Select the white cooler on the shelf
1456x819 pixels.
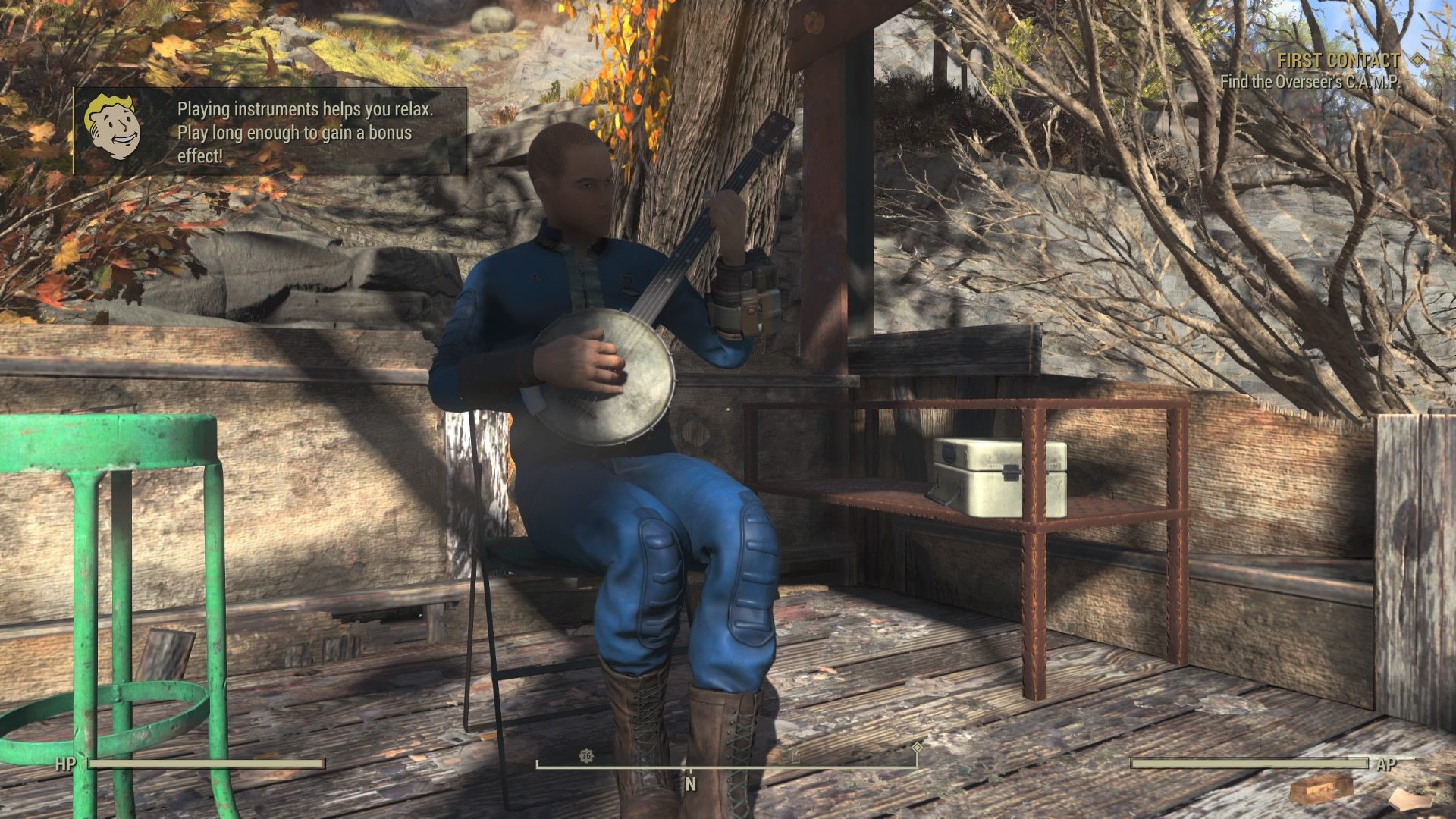(x=993, y=474)
